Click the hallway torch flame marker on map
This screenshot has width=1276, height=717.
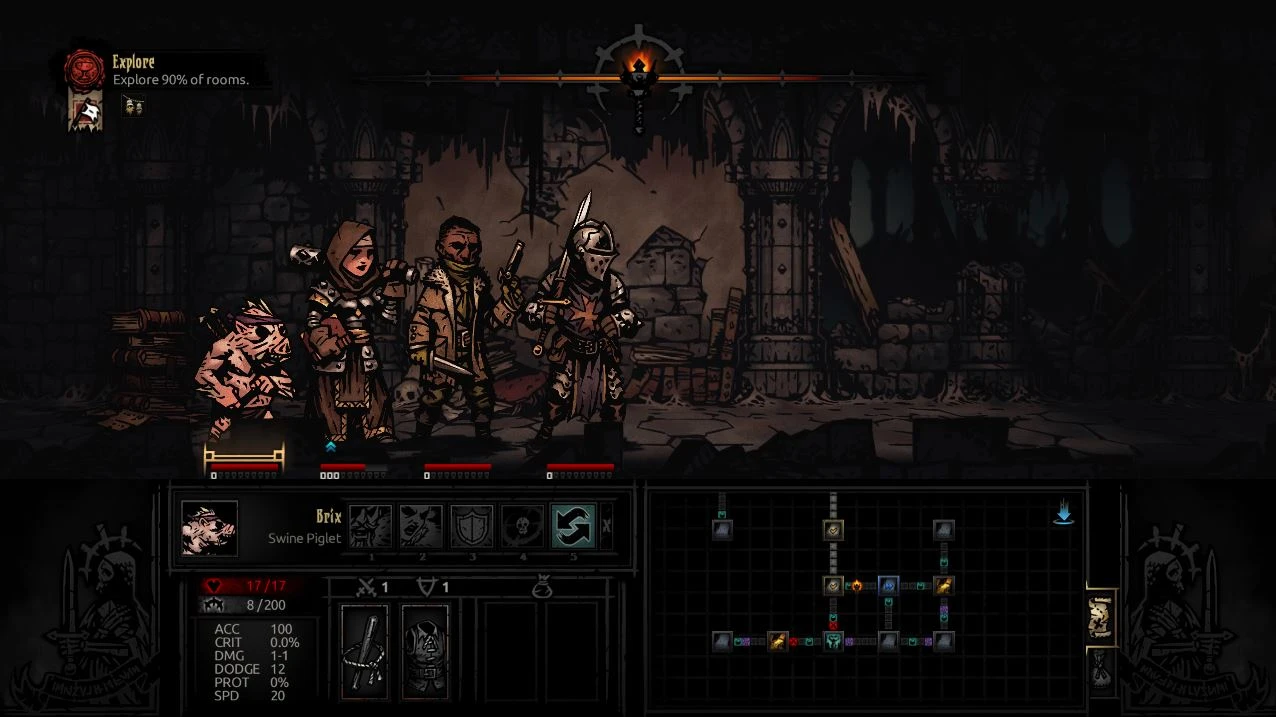point(857,585)
